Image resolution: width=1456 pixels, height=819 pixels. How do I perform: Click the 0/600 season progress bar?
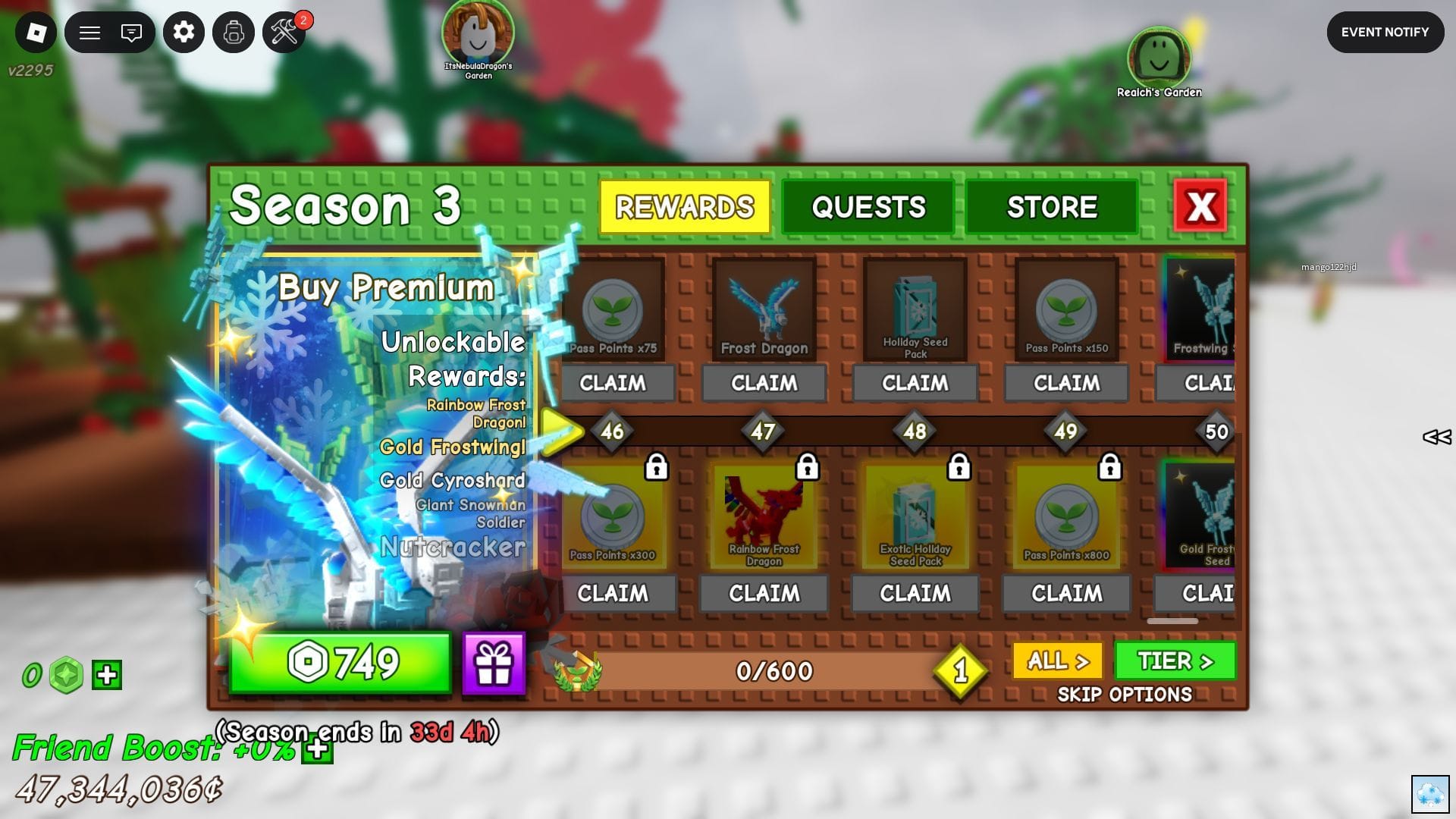pyautogui.click(x=773, y=670)
